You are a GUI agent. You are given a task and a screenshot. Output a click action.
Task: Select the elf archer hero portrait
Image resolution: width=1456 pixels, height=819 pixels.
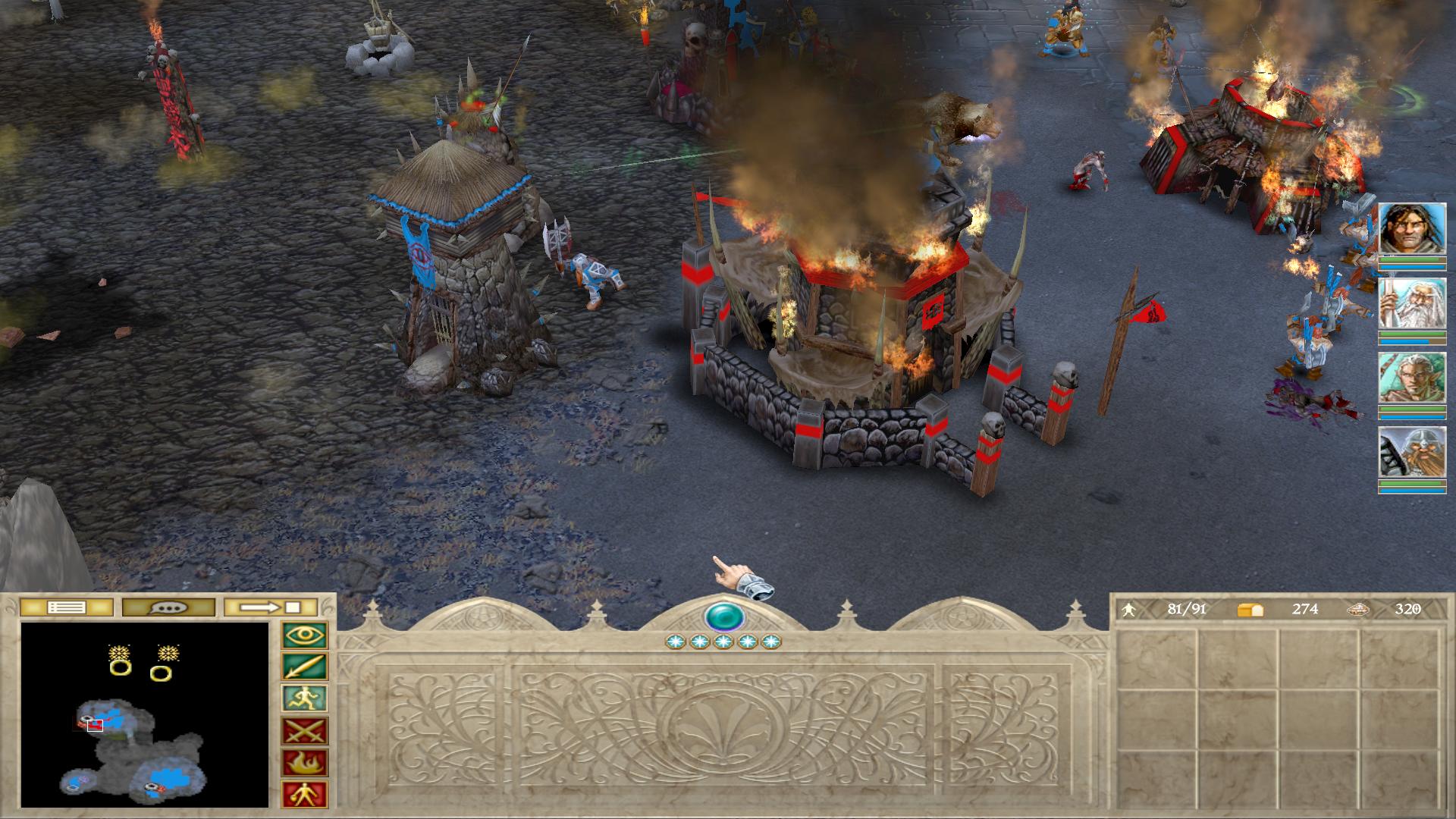(1411, 378)
